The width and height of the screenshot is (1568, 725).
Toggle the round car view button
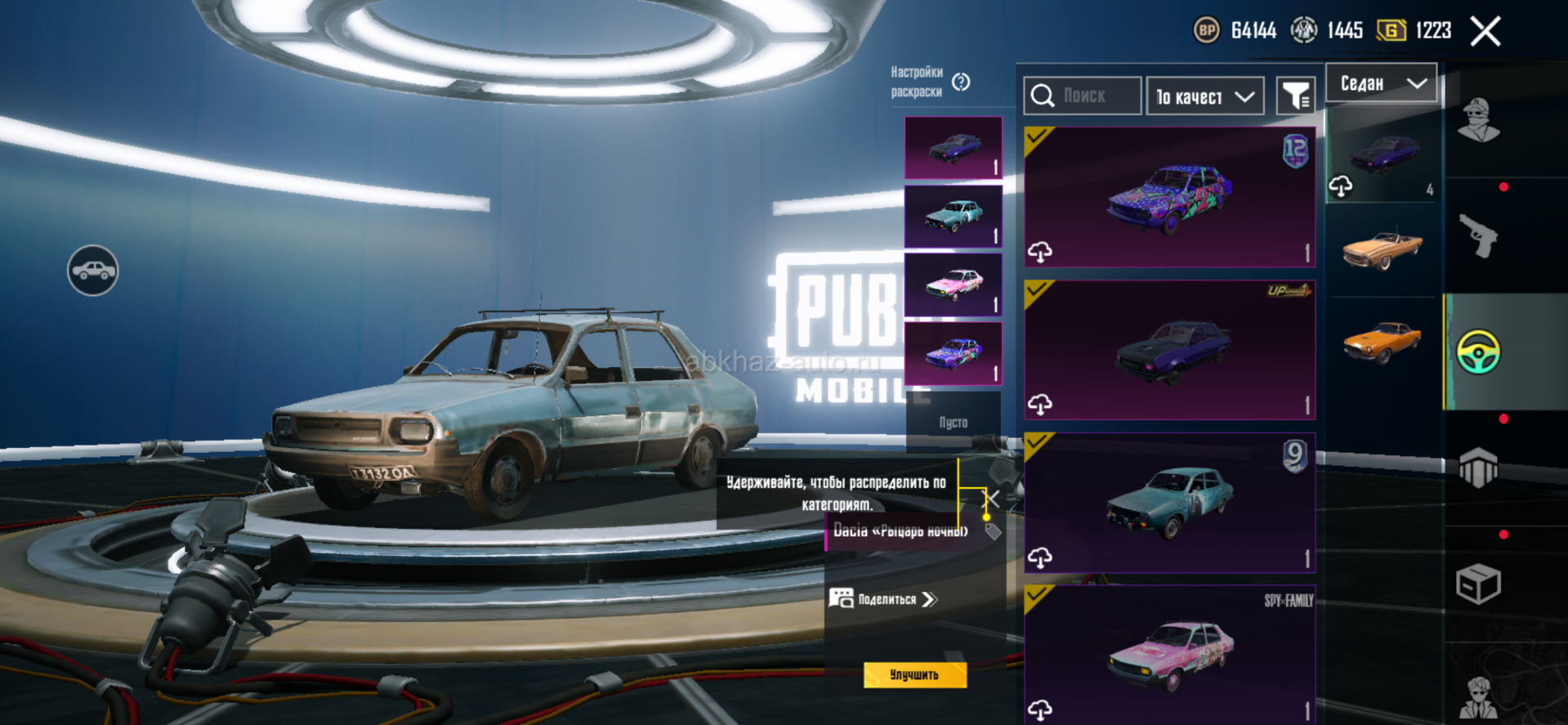[x=93, y=271]
